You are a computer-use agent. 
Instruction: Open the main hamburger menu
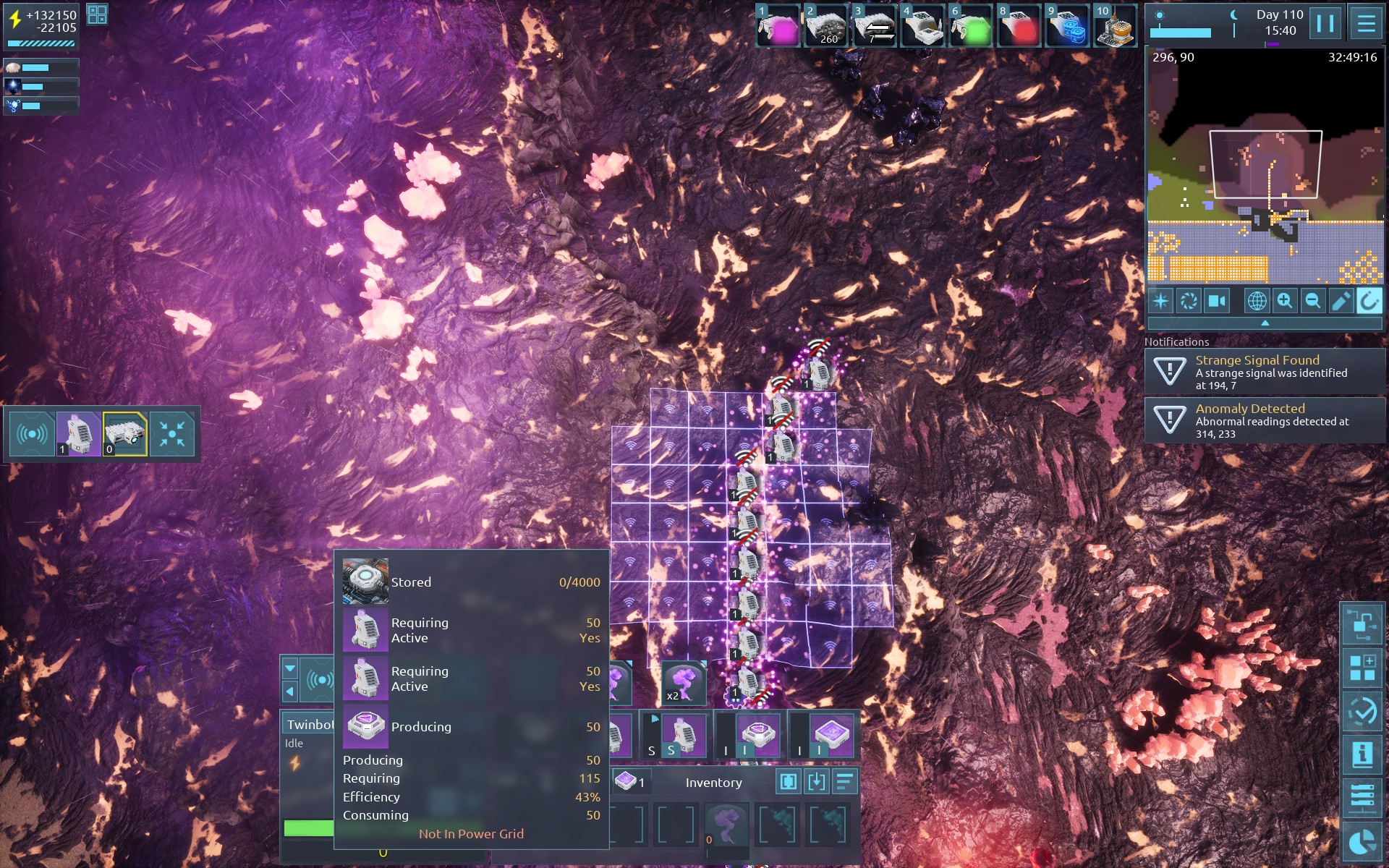click(1366, 23)
